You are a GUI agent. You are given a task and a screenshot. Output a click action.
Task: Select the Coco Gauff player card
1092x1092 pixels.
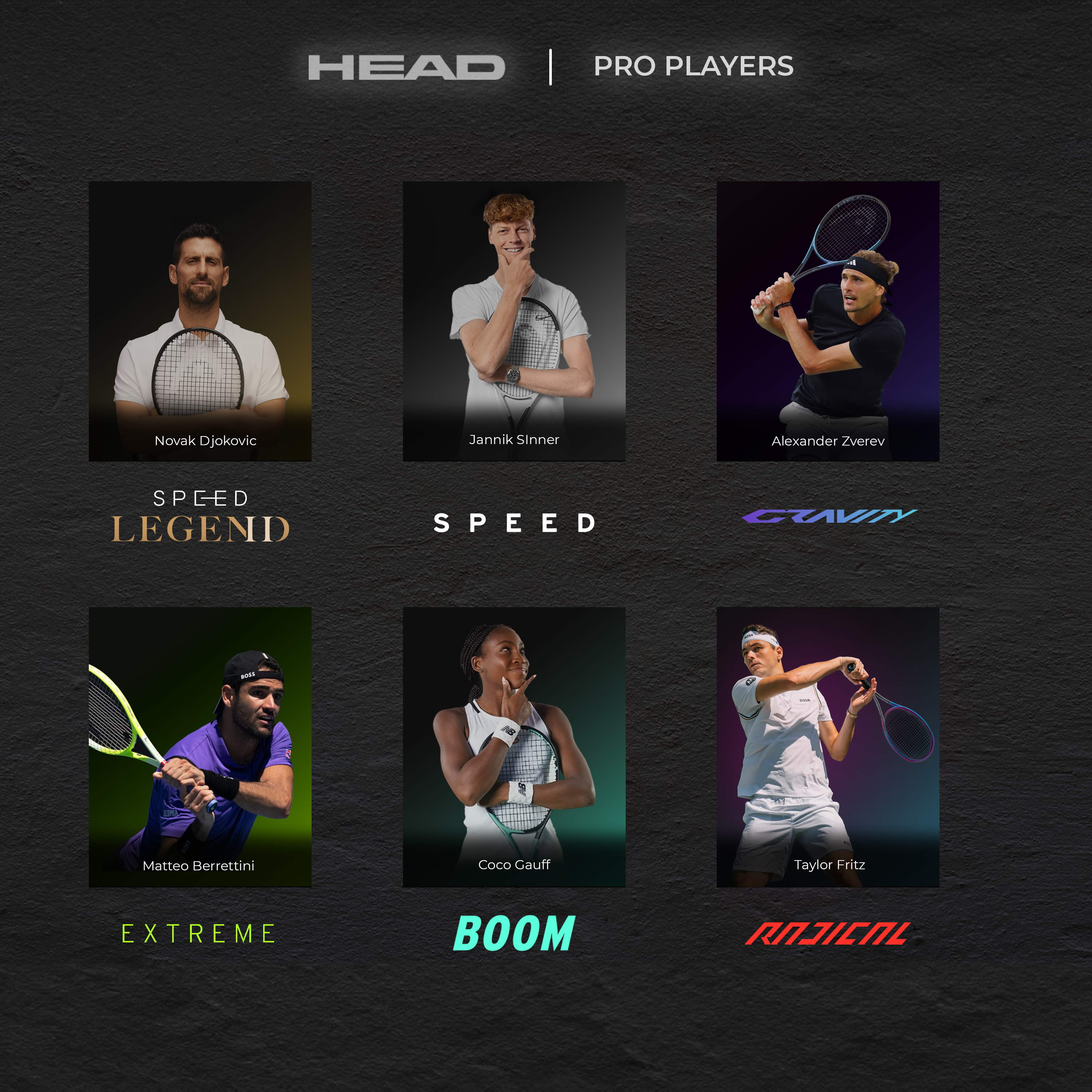click(514, 747)
